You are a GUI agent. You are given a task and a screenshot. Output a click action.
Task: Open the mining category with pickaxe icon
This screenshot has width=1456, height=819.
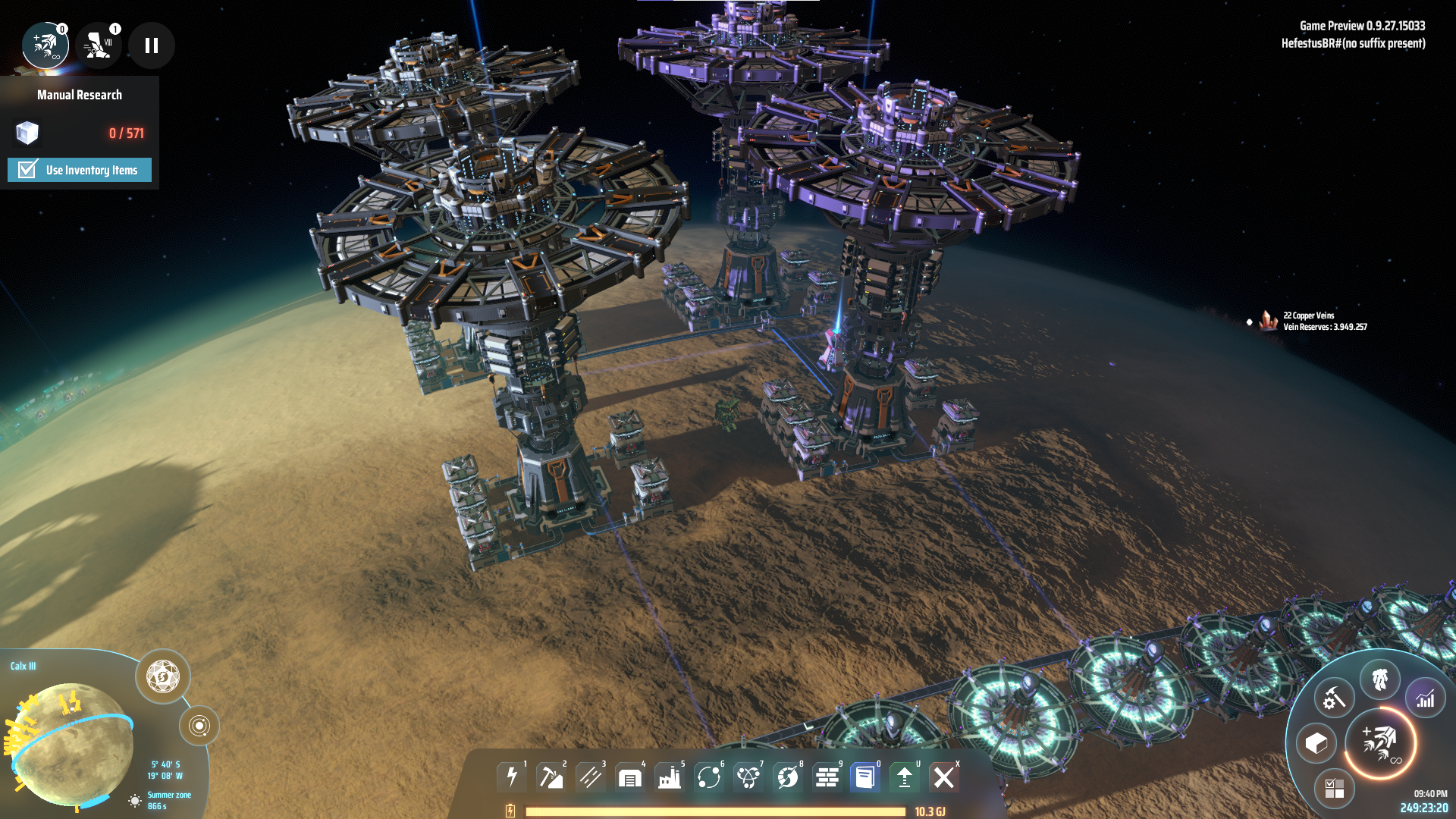pyautogui.click(x=551, y=777)
